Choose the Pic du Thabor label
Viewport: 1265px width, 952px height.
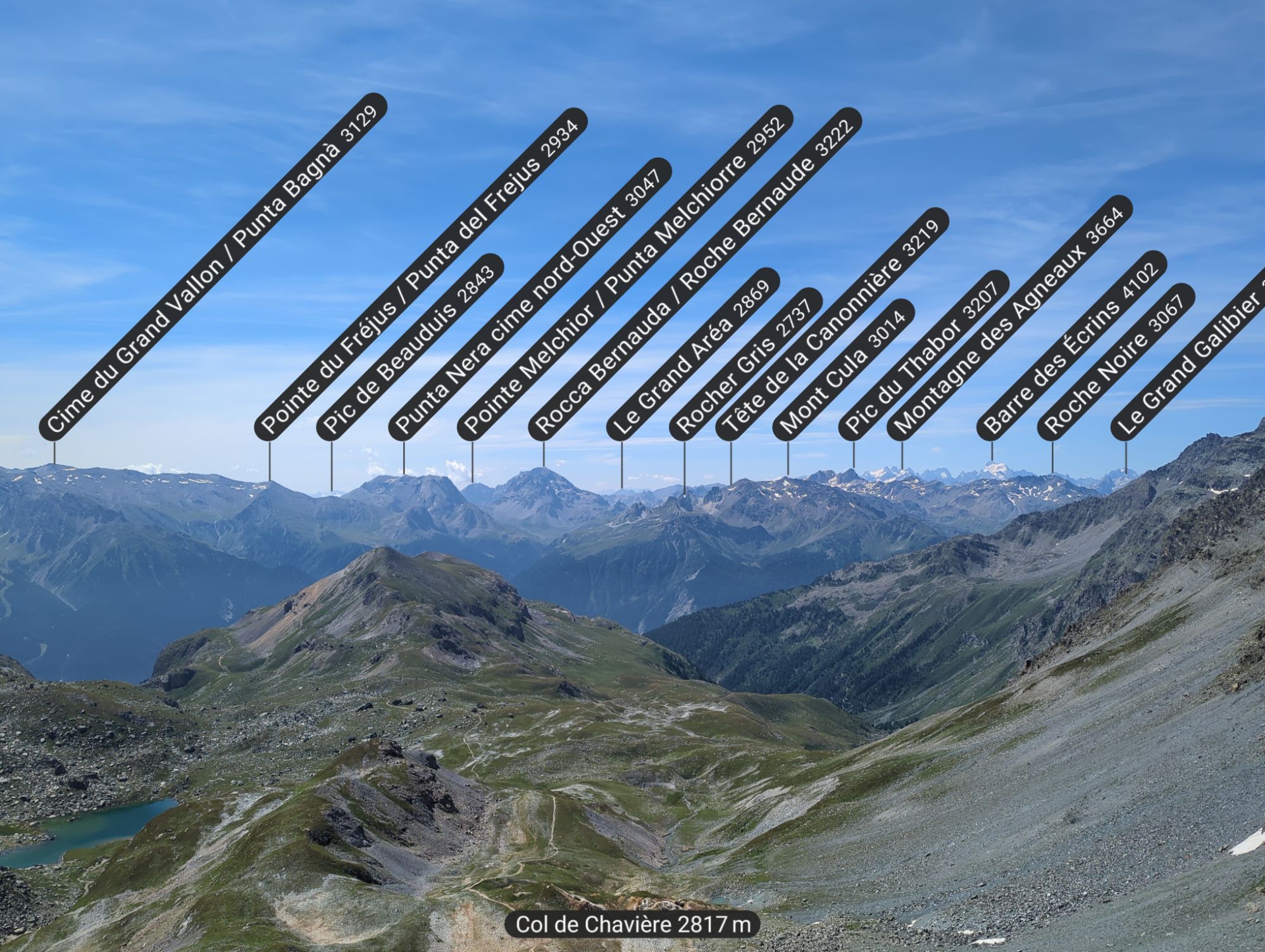point(923,355)
